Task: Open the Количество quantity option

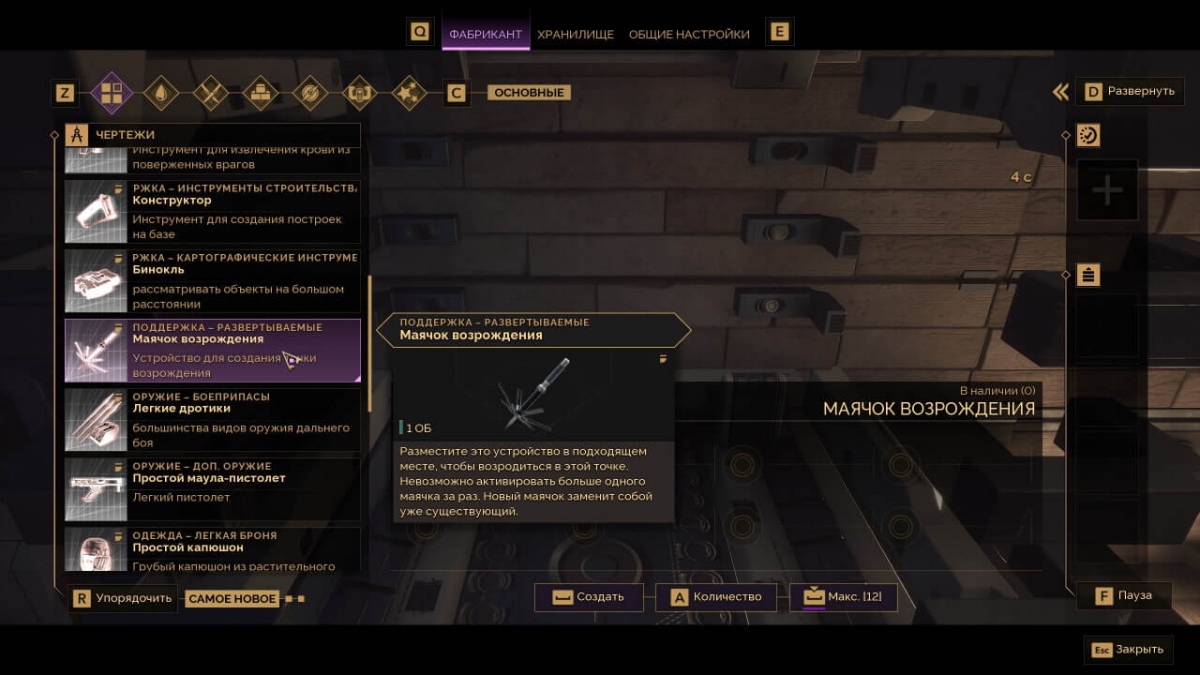Action: 715,597
